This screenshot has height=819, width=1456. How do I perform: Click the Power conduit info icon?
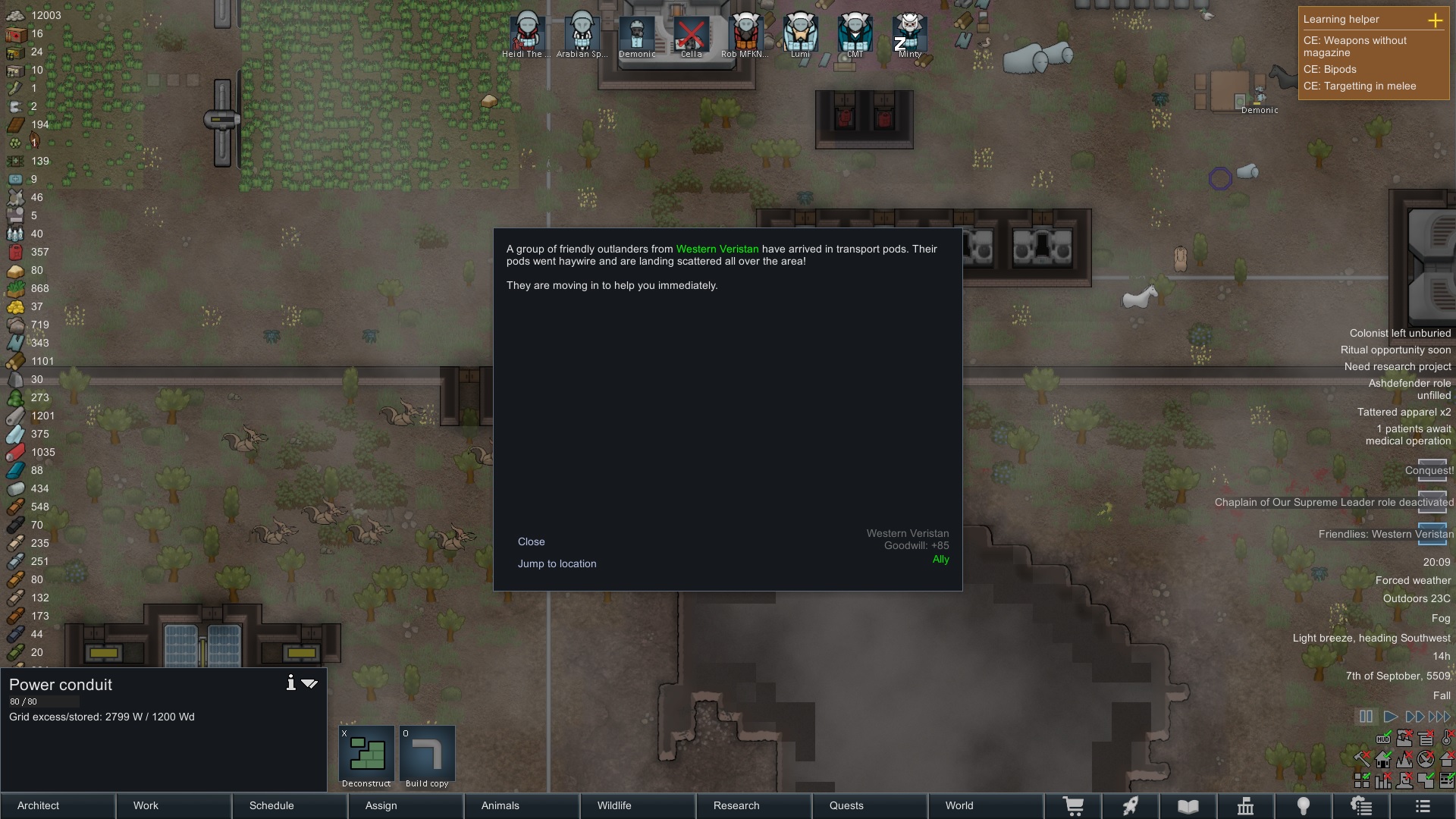(290, 683)
